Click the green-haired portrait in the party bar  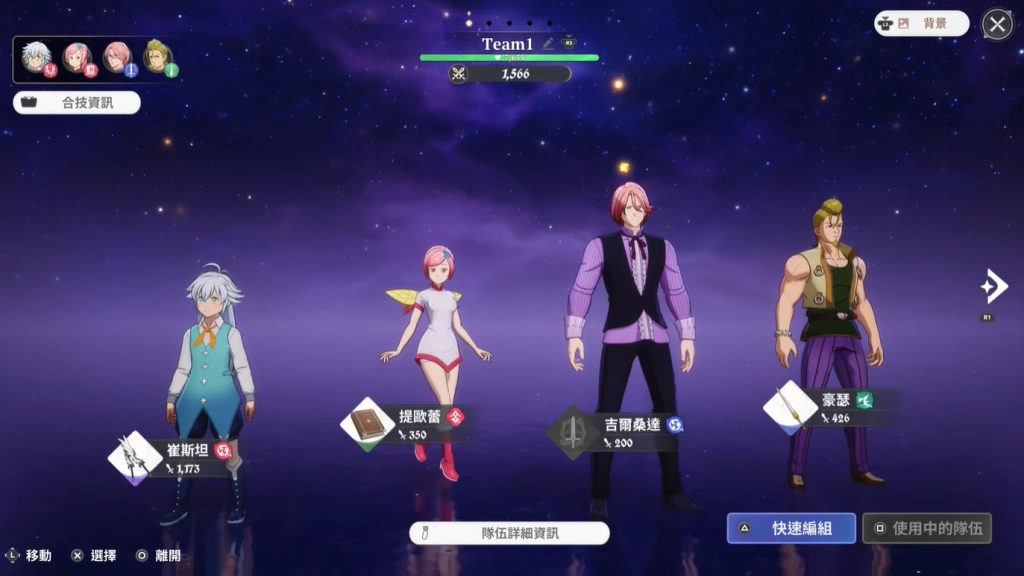pos(158,57)
